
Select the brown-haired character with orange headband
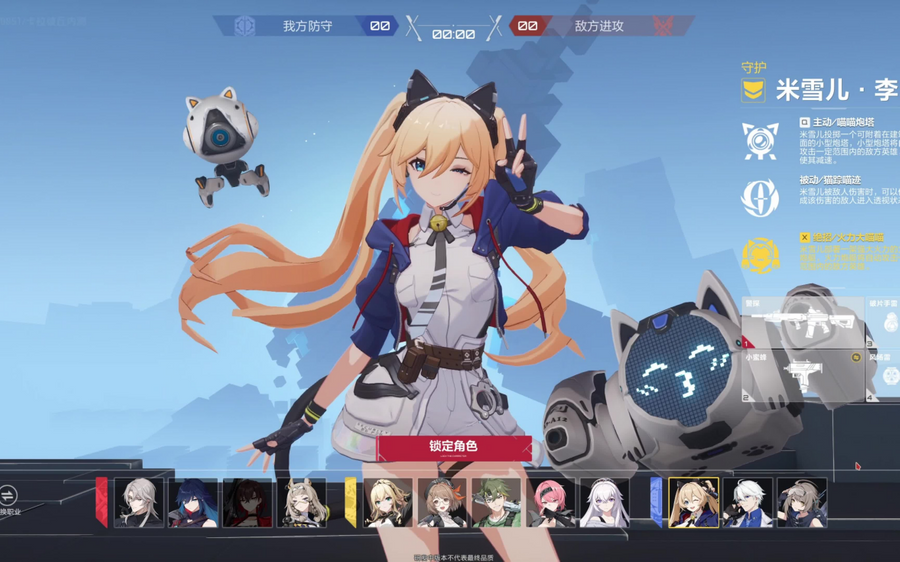442,502
